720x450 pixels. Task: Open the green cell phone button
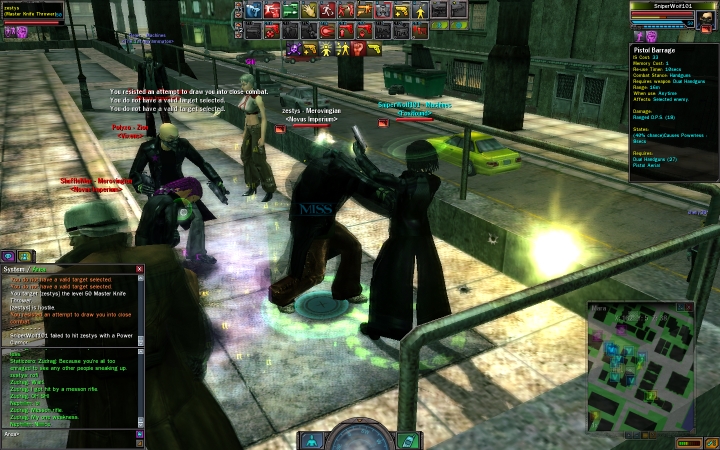[x=407, y=440]
